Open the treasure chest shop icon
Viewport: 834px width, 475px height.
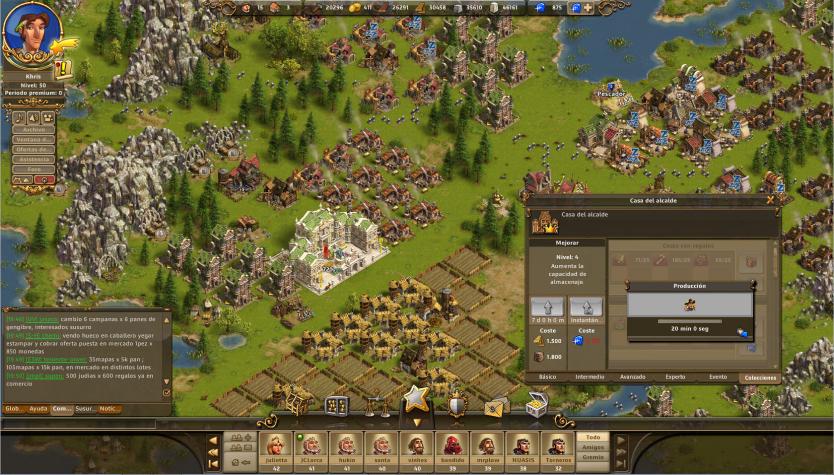click(536, 405)
